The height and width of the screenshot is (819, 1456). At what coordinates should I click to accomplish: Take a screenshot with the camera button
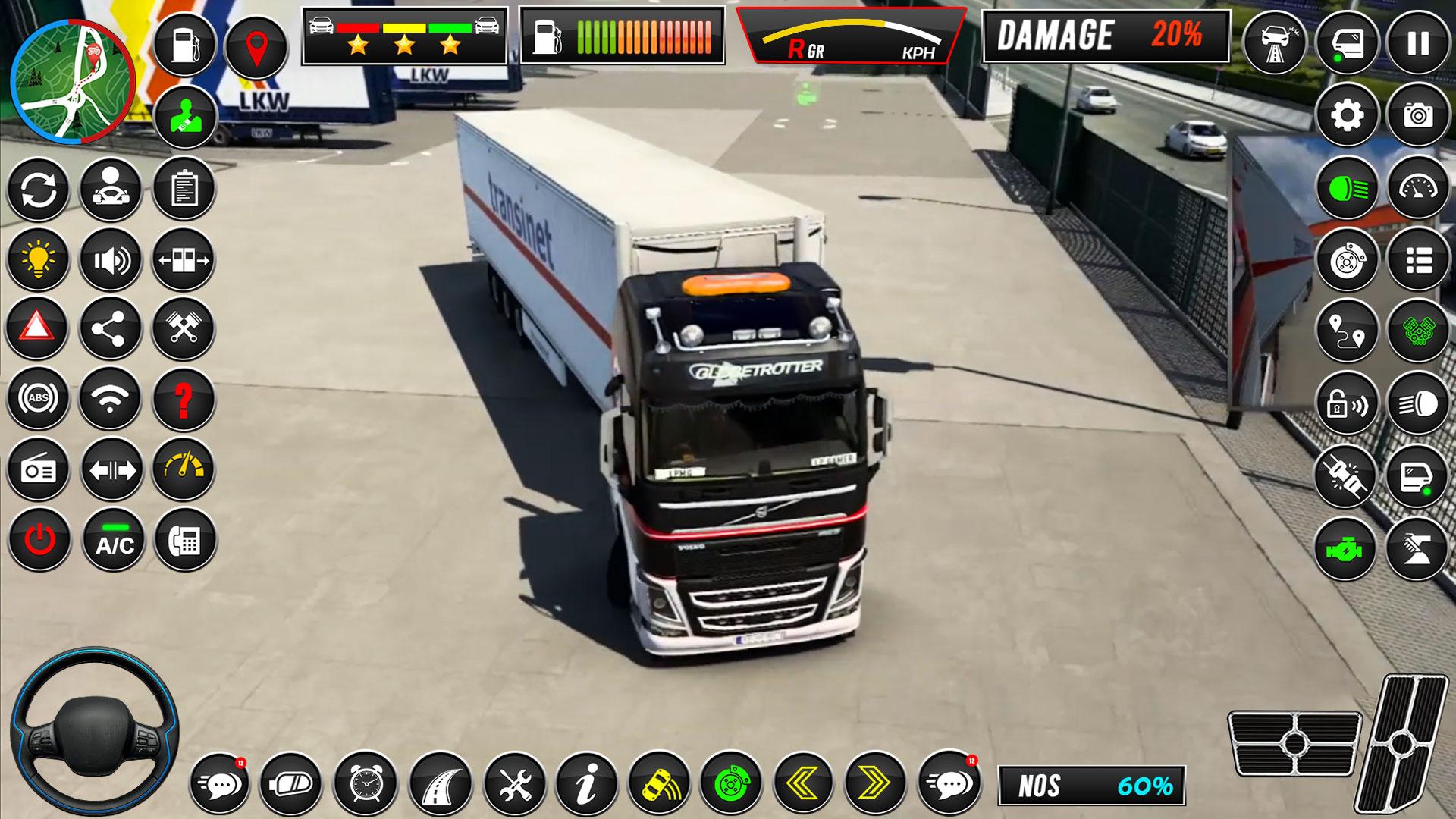[x=1419, y=115]
